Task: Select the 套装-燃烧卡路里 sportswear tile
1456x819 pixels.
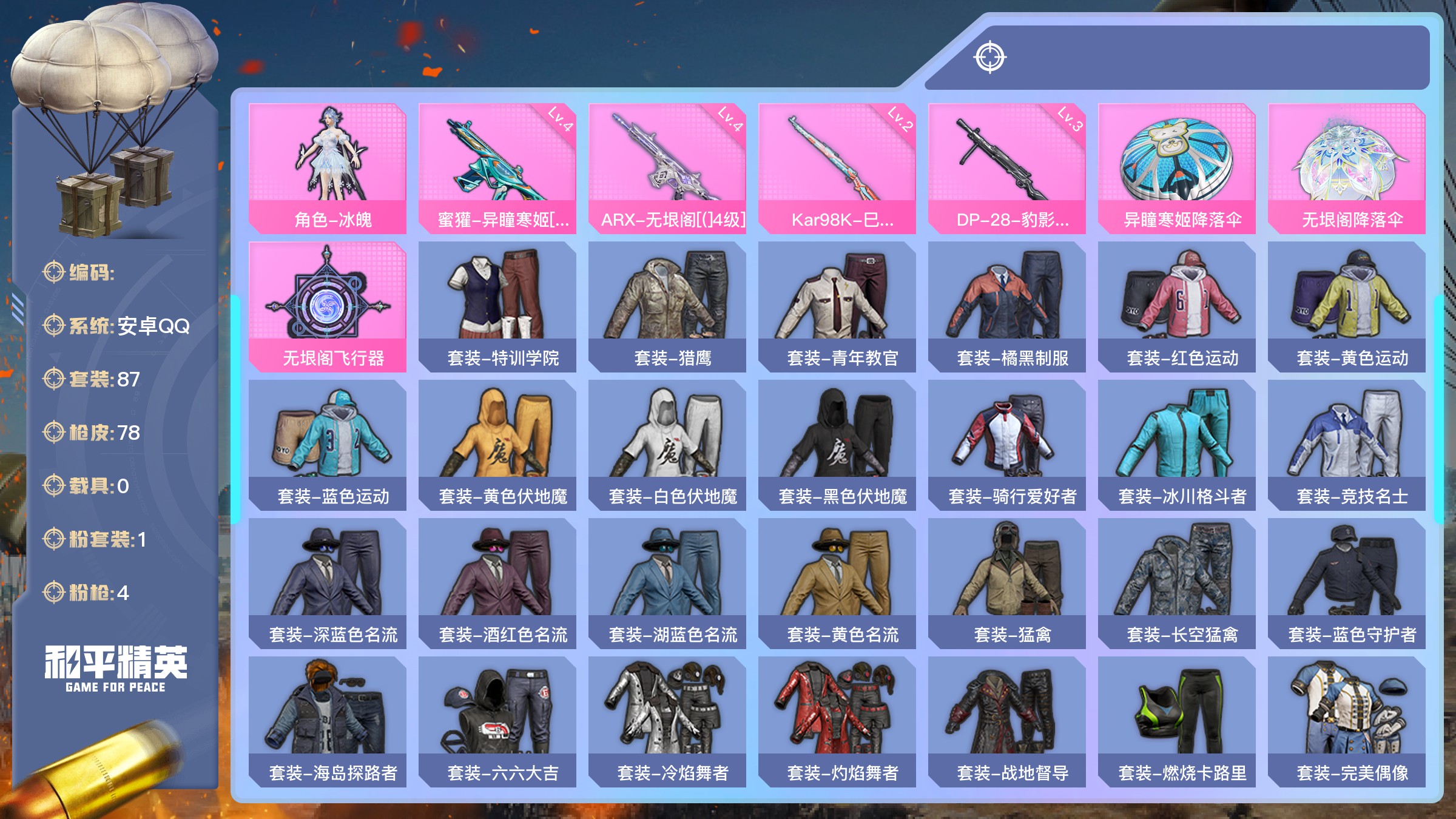Action: (1177, 721)
